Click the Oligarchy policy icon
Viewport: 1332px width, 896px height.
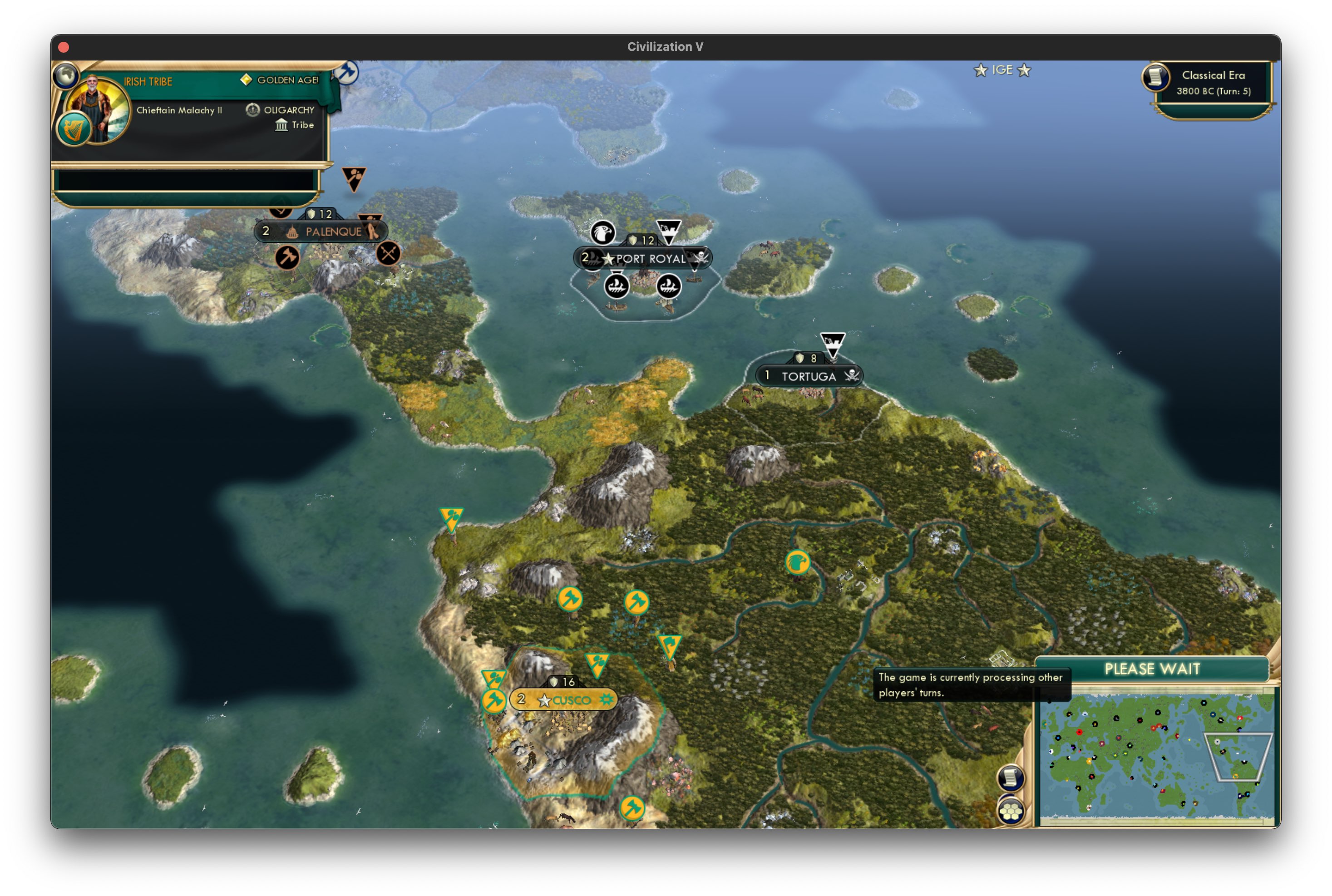pos(252,110)
